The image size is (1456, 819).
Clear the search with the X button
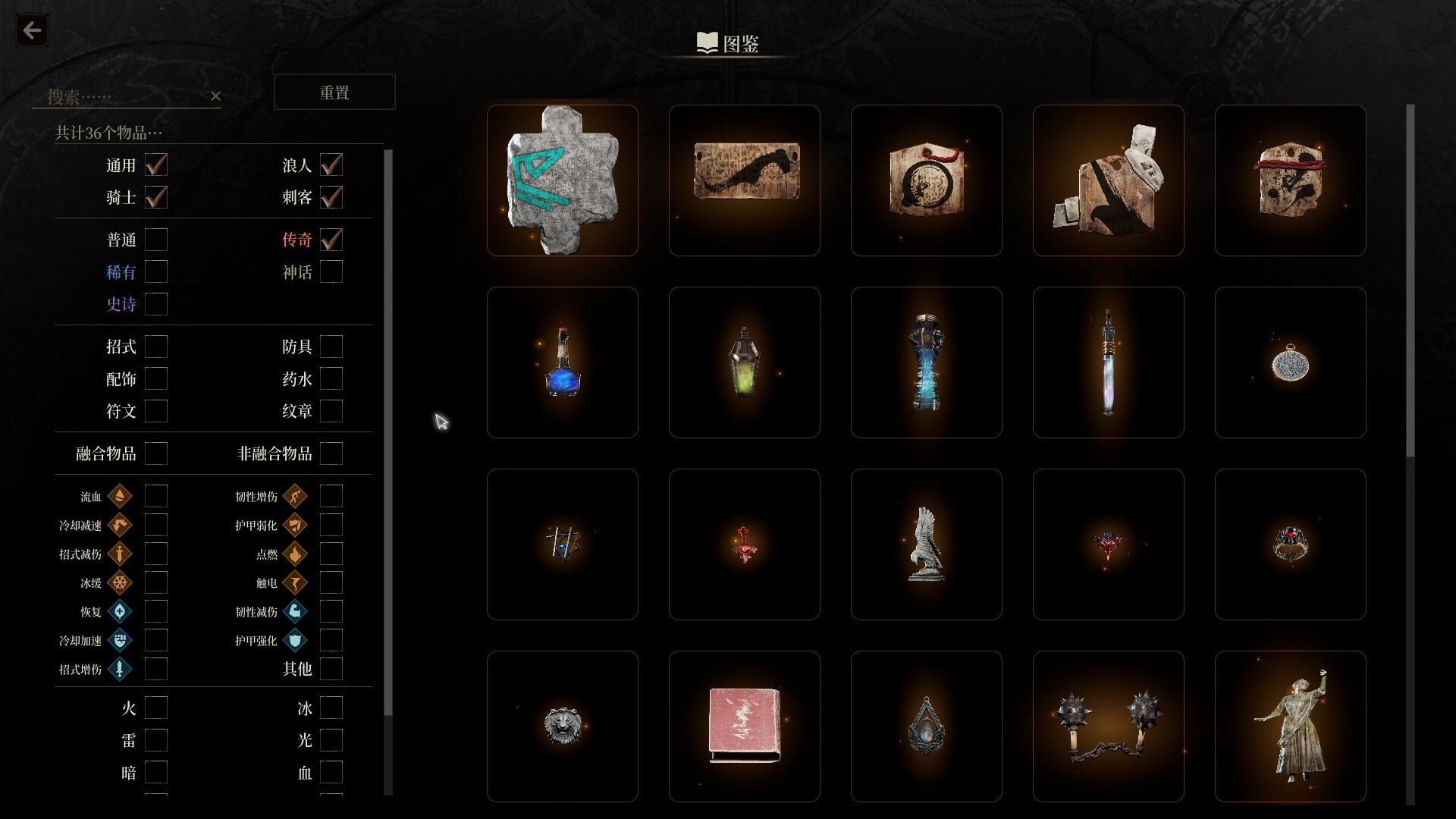tap(216, 96)
